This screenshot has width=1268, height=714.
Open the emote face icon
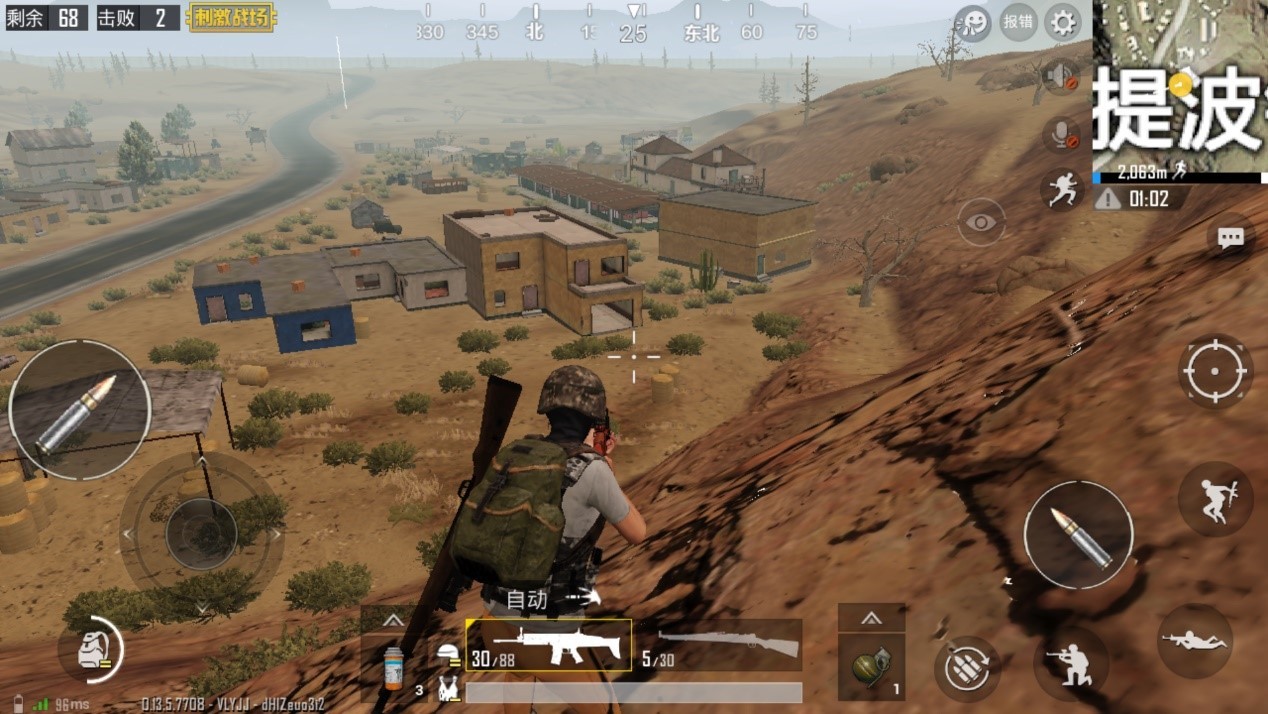click(972, 21)
